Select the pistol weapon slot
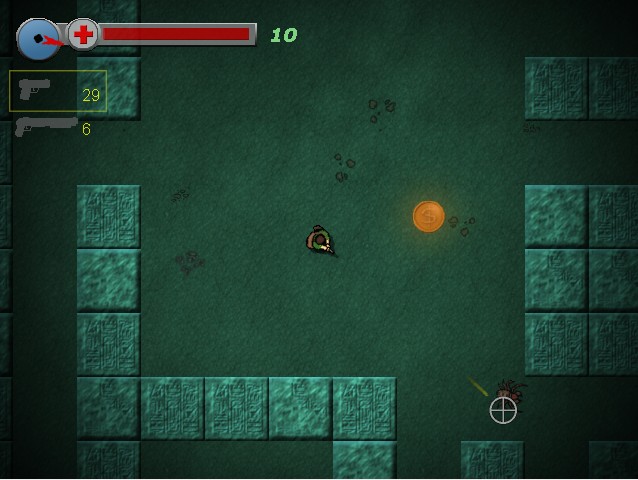 click(x=57, y=91)
